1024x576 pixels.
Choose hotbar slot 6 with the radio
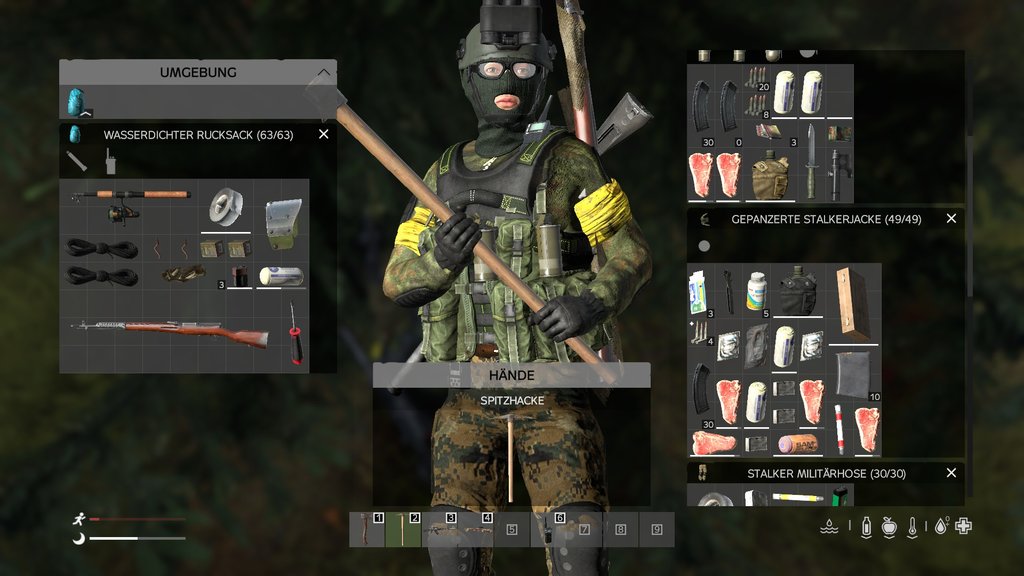(548, 530)
